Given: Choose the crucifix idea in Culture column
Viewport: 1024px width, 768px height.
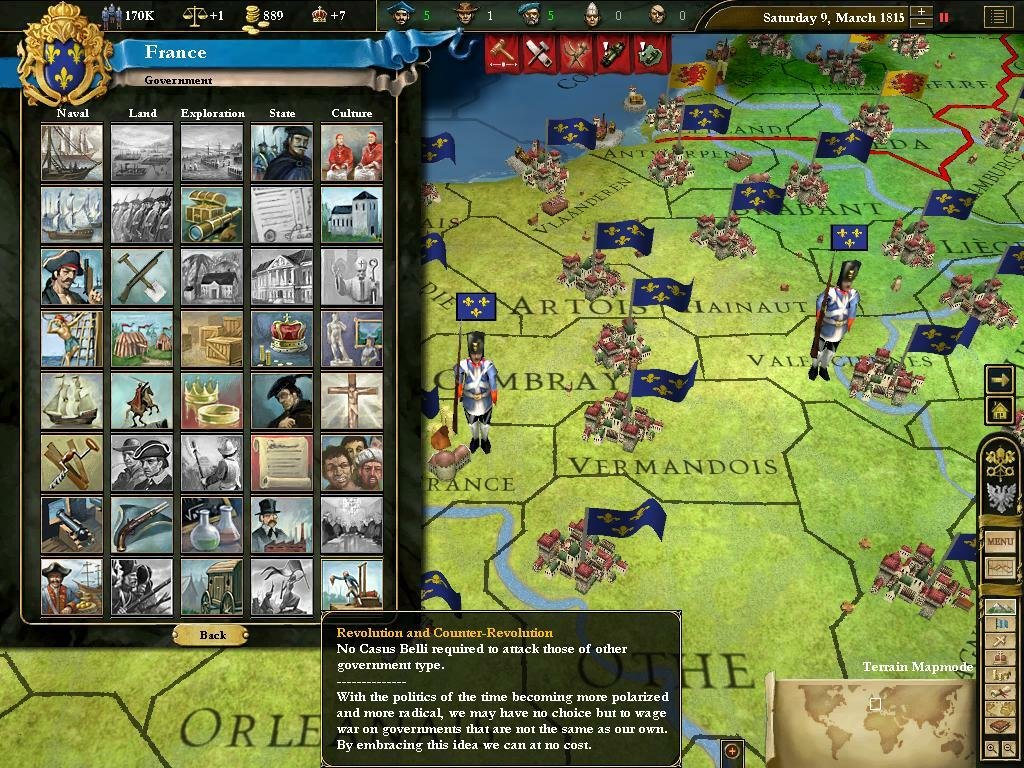Looking at the screenshot, I should [352, 400].
